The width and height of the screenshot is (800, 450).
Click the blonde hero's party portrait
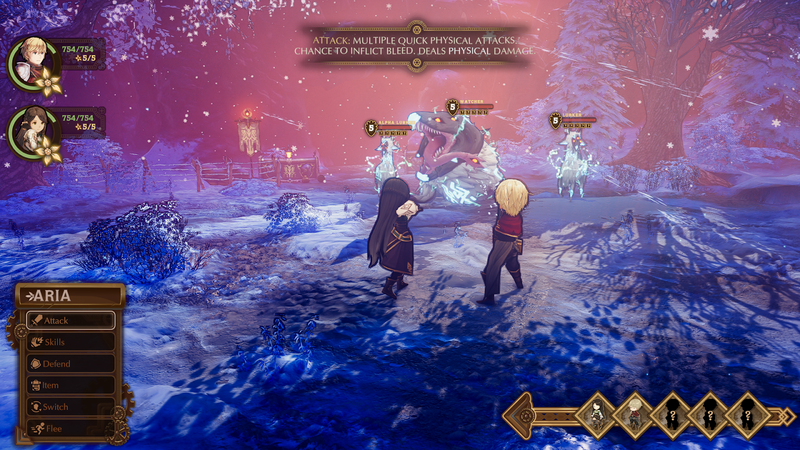[32, 60]
